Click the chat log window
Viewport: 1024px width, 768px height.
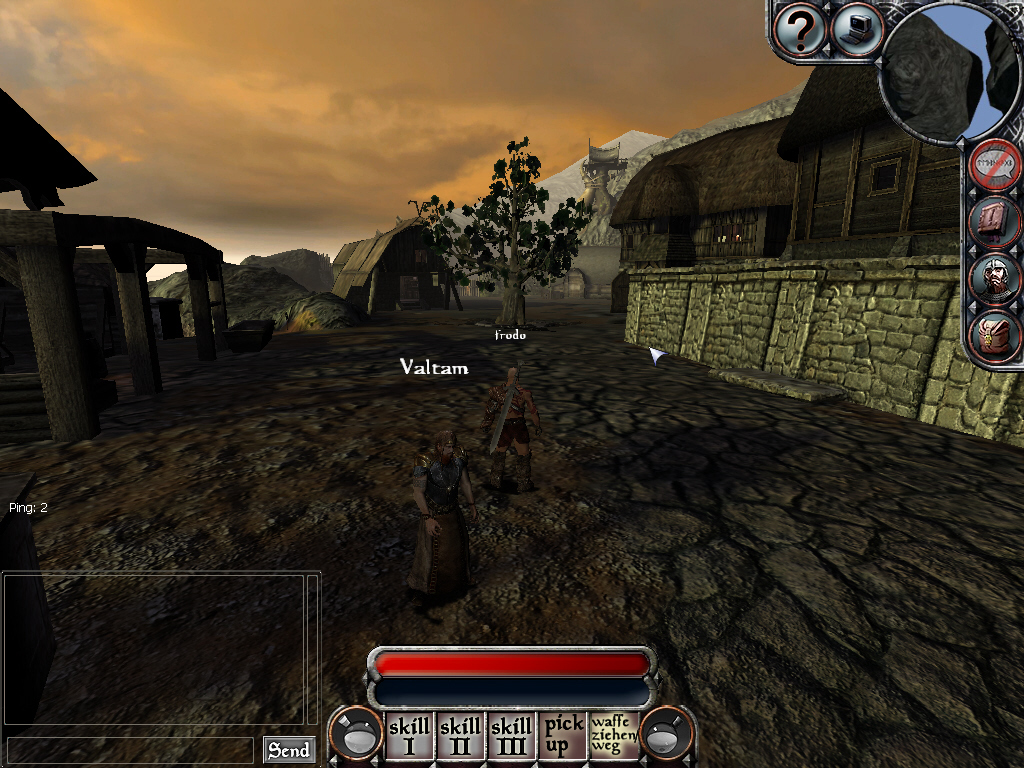click(153, 648)
